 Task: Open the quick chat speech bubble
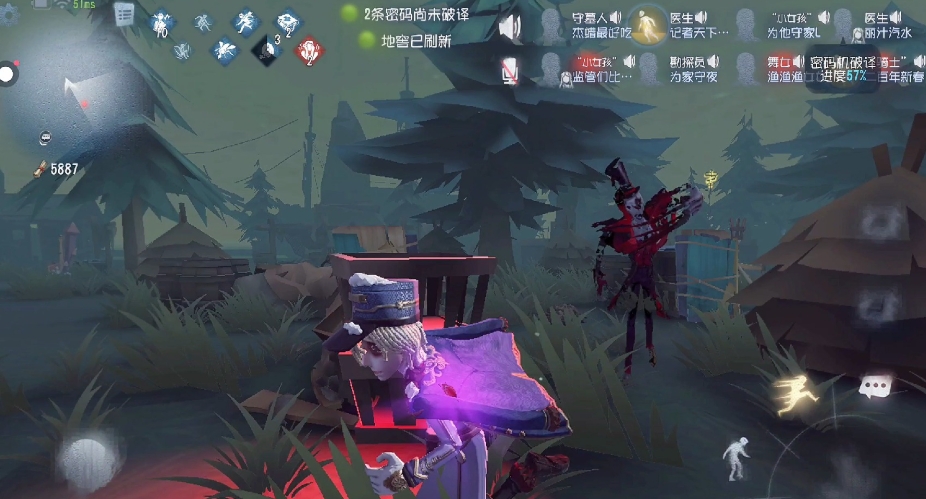click(x=875, y=386)
